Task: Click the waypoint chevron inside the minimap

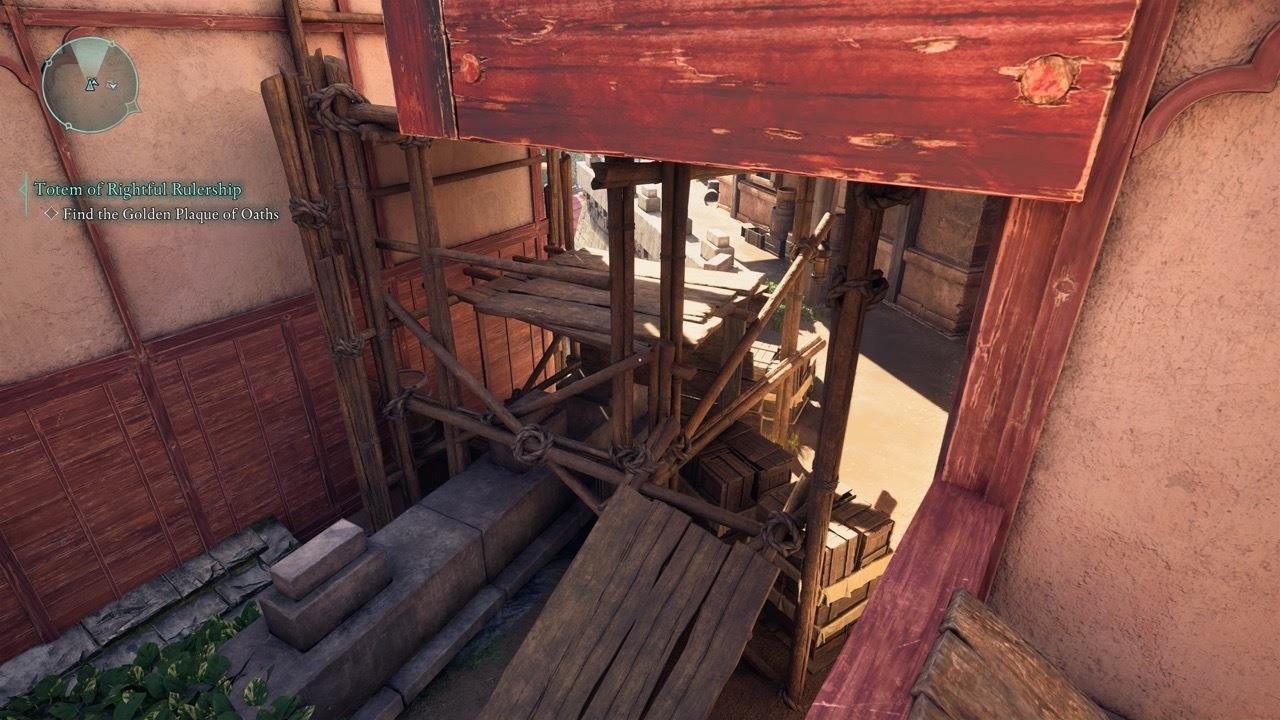Action: click(111, 86)
